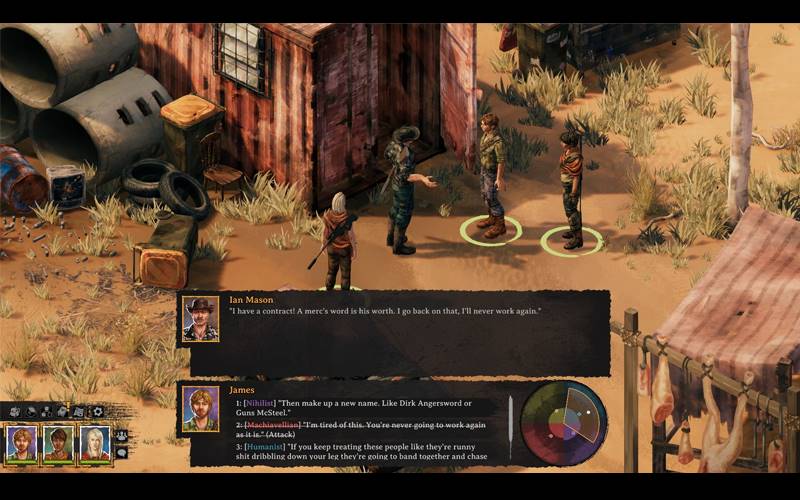
Task: Click James's portrait in the reply panel
Action: 201,409
